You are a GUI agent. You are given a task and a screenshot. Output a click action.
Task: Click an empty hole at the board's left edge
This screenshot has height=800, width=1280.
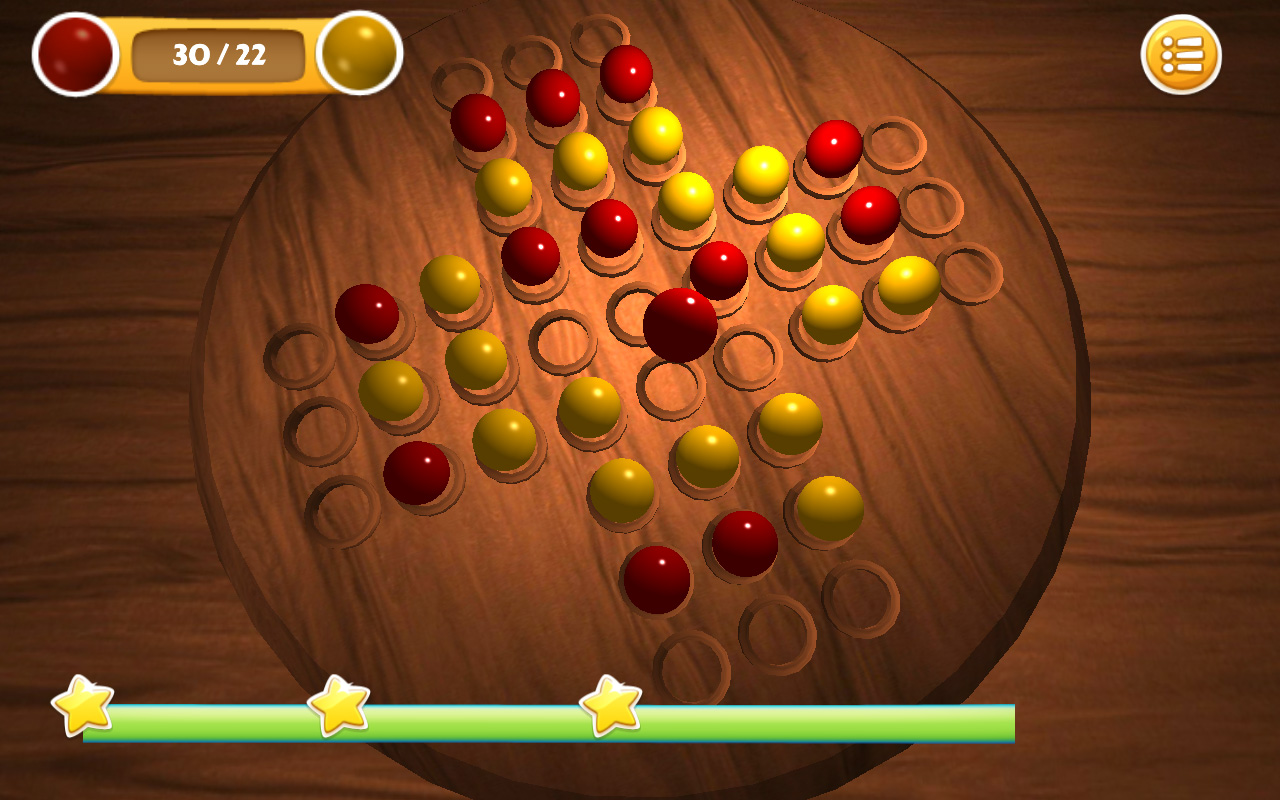(x=299, y=355)
